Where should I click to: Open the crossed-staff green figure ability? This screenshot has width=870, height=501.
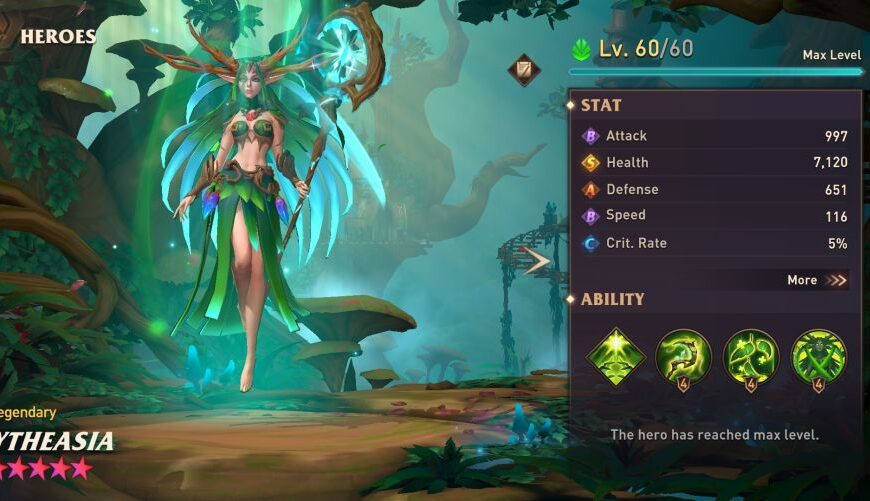(x=819, y=357)
